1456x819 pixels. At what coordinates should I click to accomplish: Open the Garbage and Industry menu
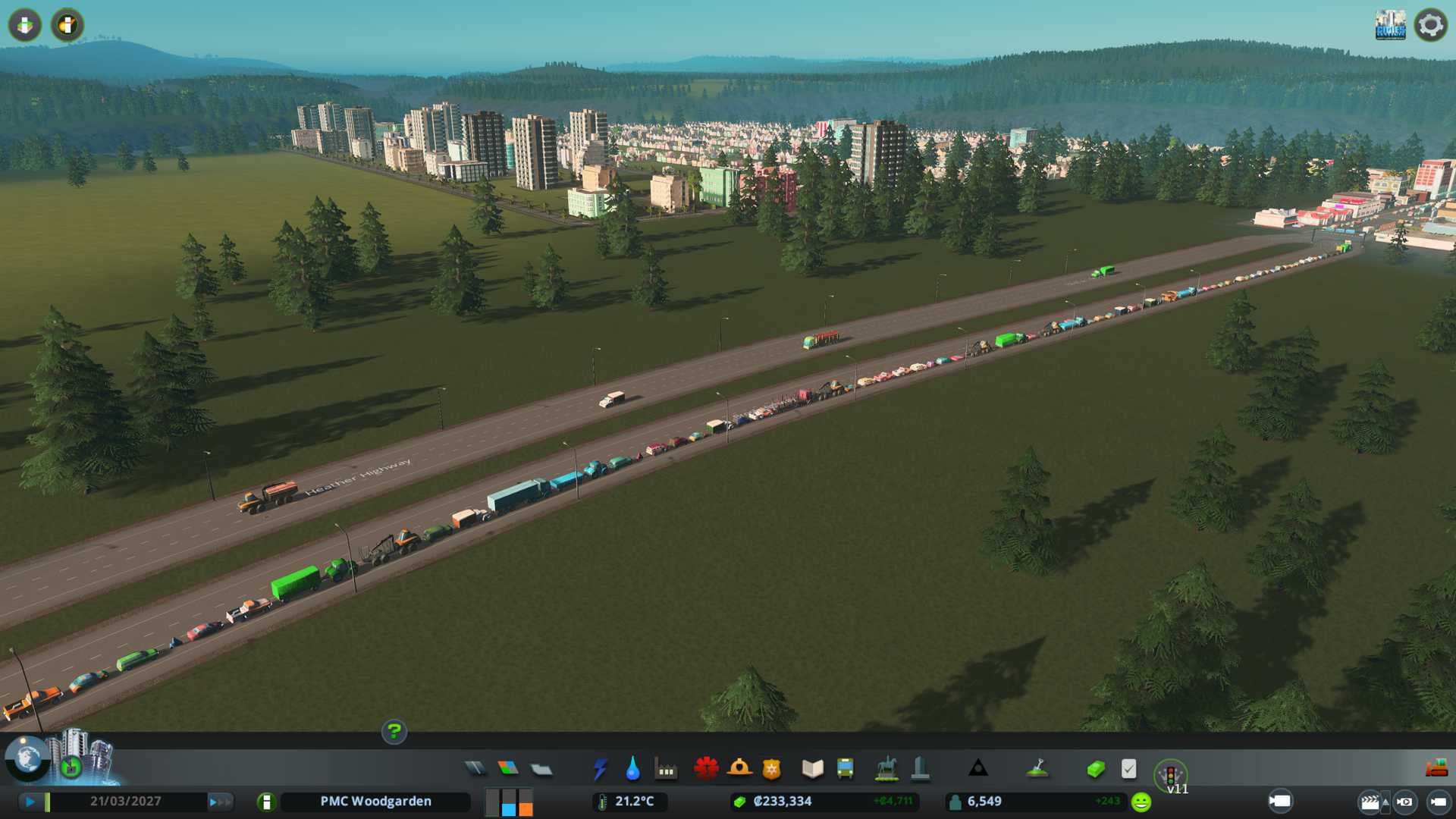(x=666, y=770)
